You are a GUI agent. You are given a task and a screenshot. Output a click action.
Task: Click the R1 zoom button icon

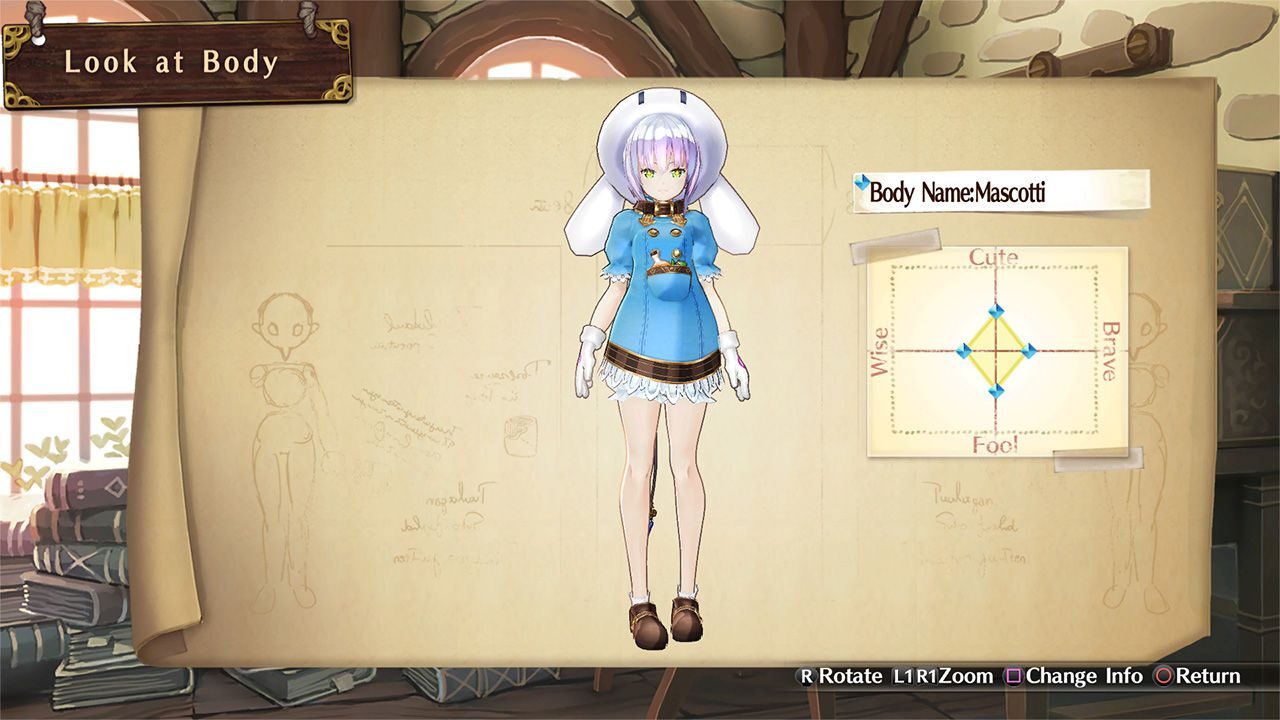[928, 676]
